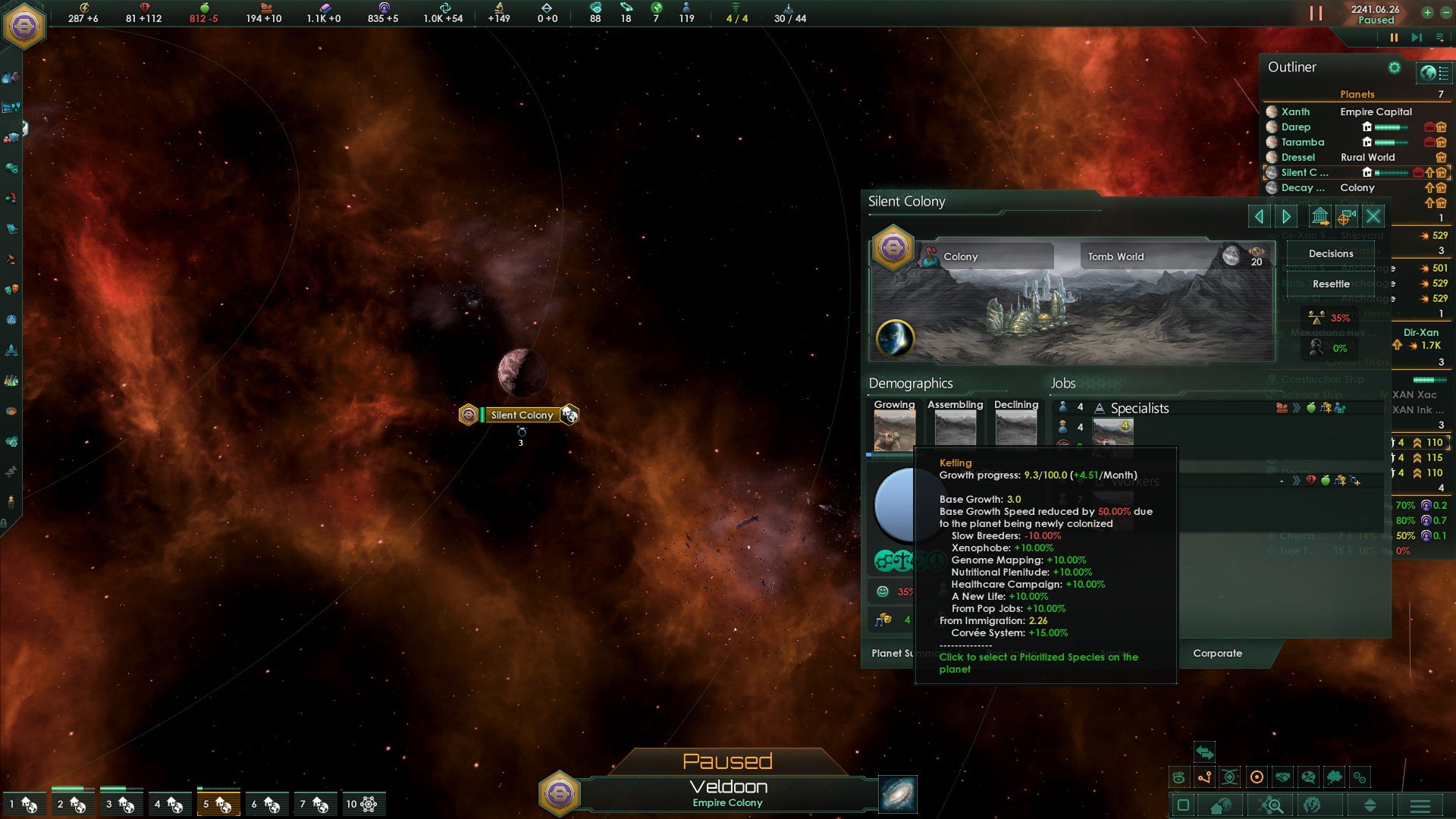Go to the previous planet arrow

pos(1259,217)
